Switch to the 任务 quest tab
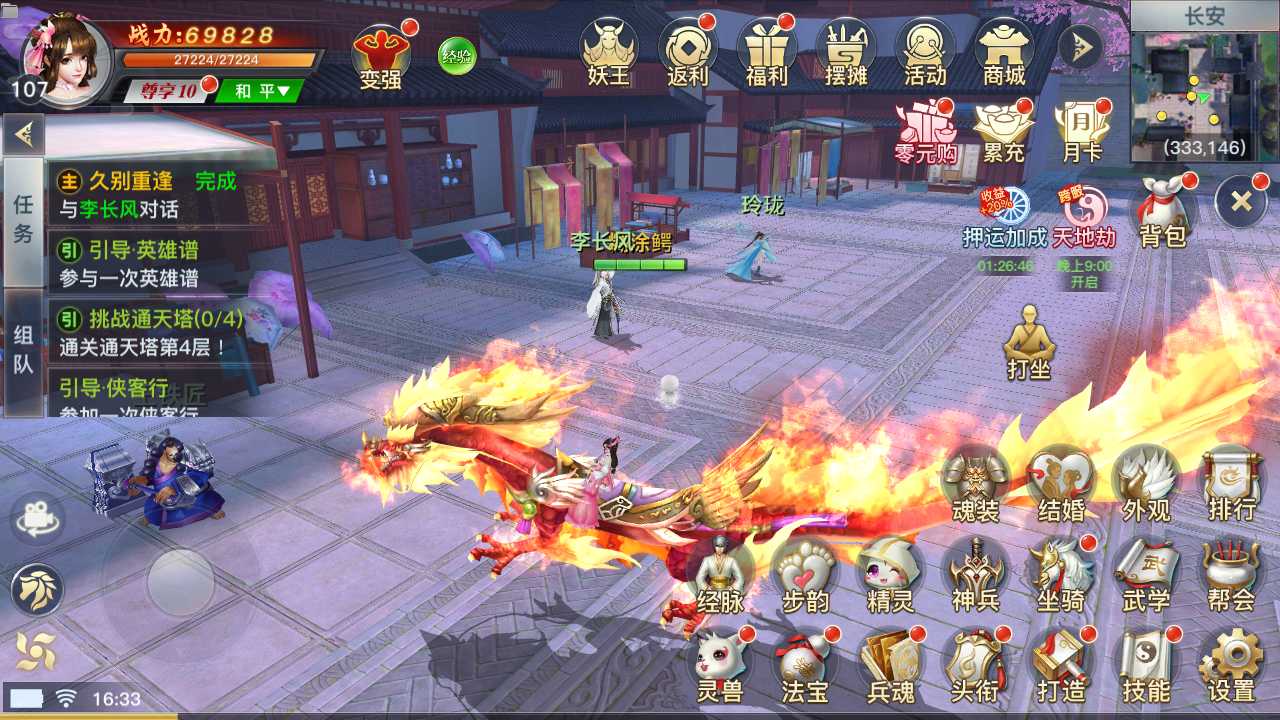Image resolution: width=1280 pixels, height=720 pixels. 23,221
